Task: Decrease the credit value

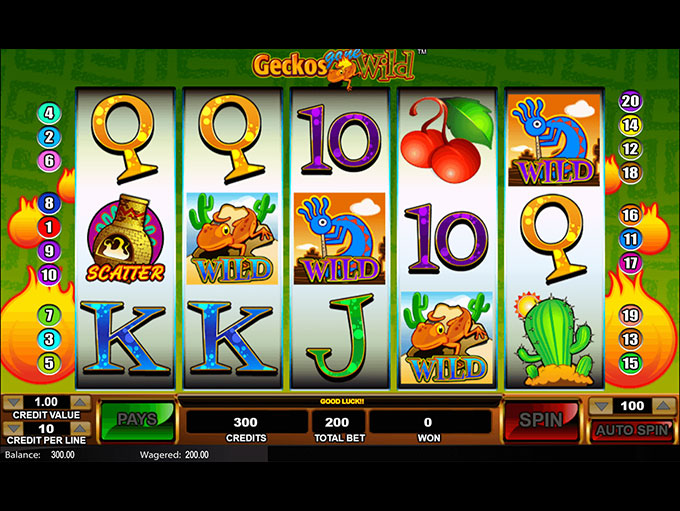Action: (x=13, y=404)
